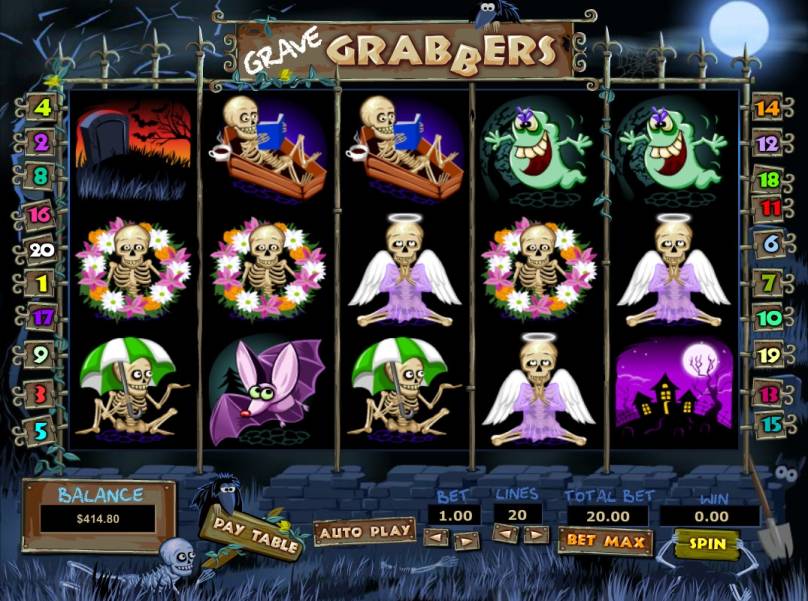The height and width of the screenshot is (601, 808).
Task: Increase the bet with the right arrow
Action: (465, 539)
